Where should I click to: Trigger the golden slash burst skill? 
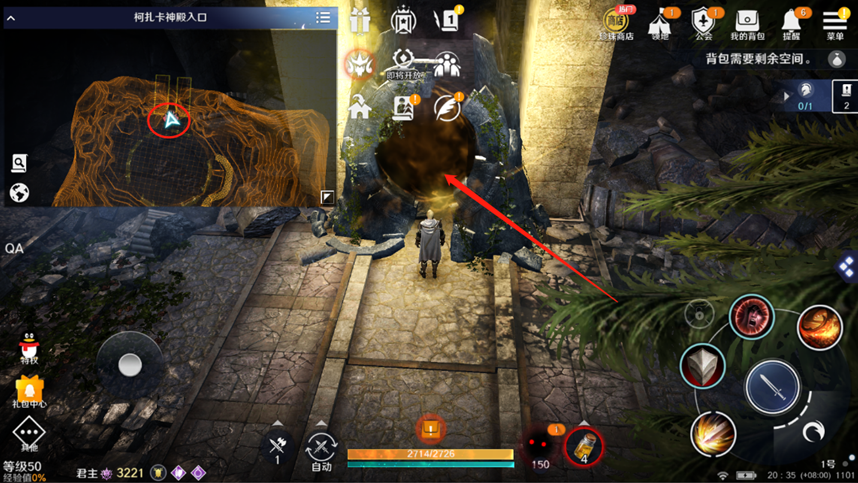tap(714, 434)
